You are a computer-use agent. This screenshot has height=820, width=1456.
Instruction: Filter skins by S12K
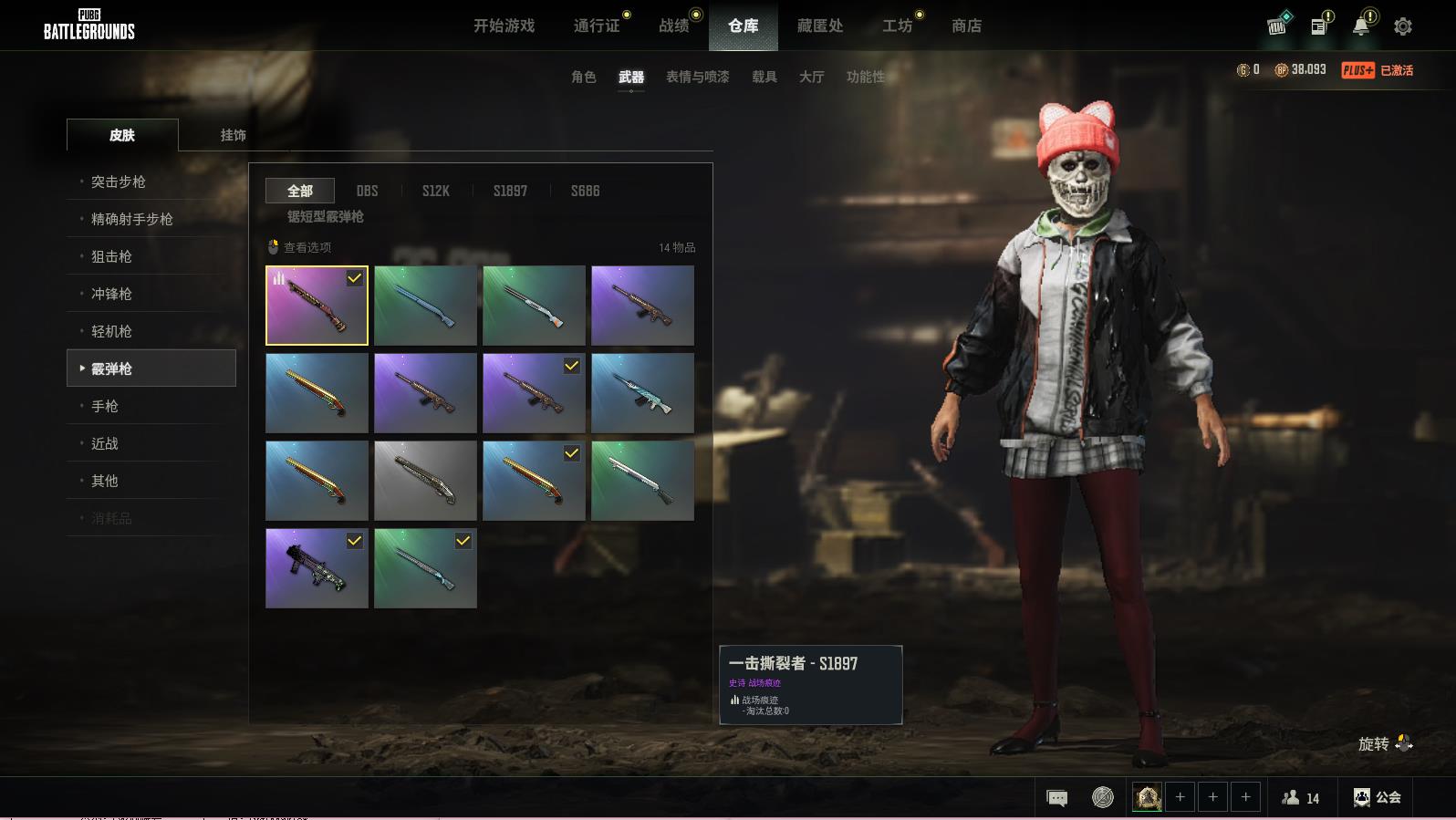[435, 191]
